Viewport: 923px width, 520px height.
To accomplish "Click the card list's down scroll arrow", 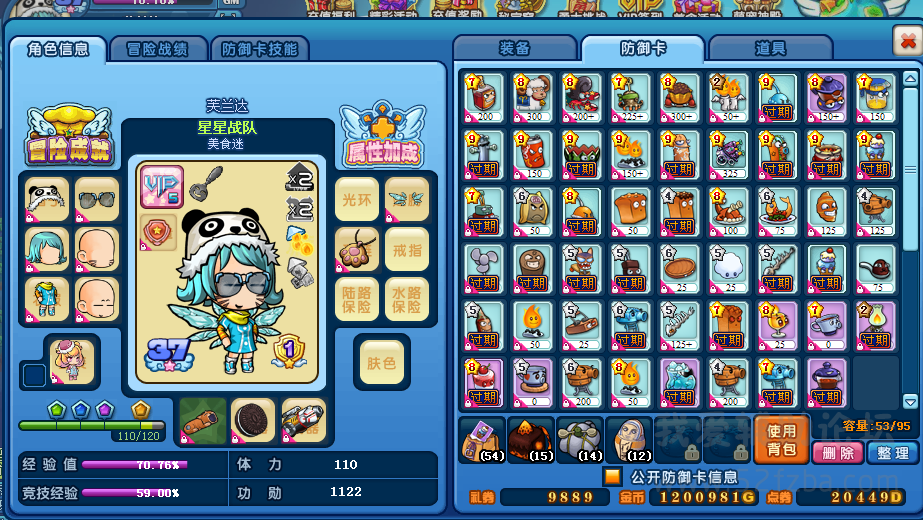I will tap(909, 401).
